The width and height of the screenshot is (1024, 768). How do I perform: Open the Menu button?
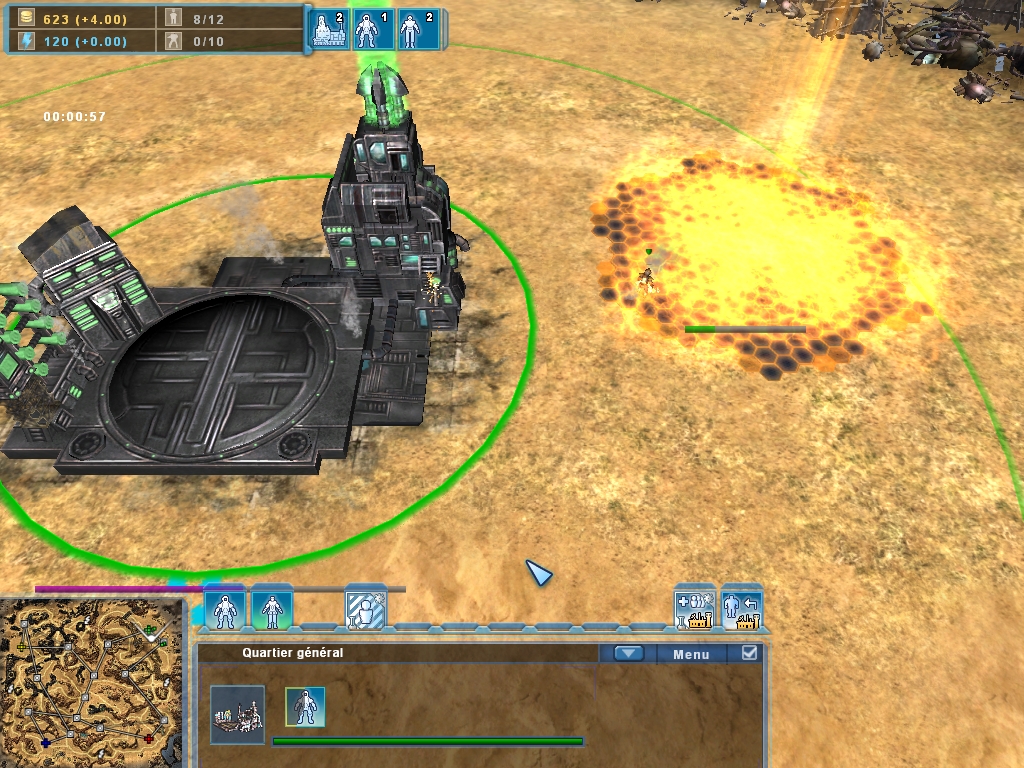[x=691, y=654]
